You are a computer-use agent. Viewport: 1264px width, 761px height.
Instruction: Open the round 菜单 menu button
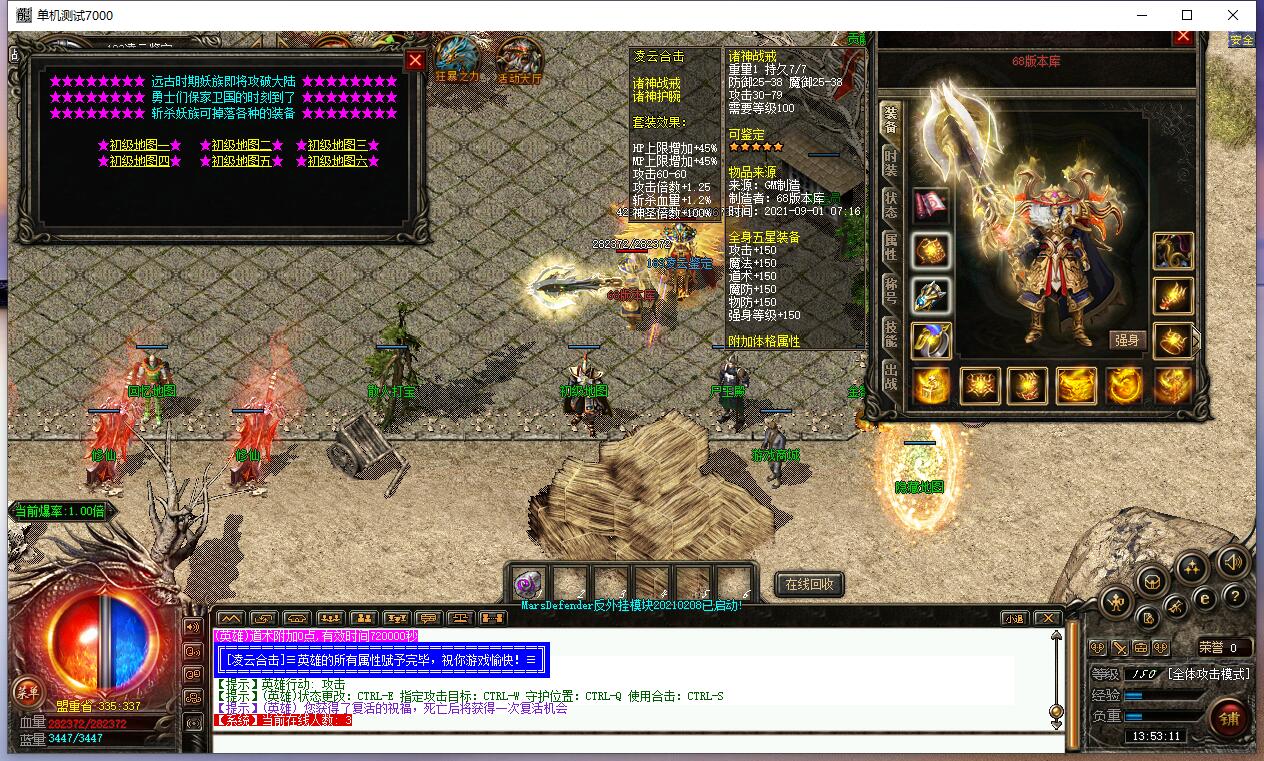pyautogui.click(x=27, y=691)
